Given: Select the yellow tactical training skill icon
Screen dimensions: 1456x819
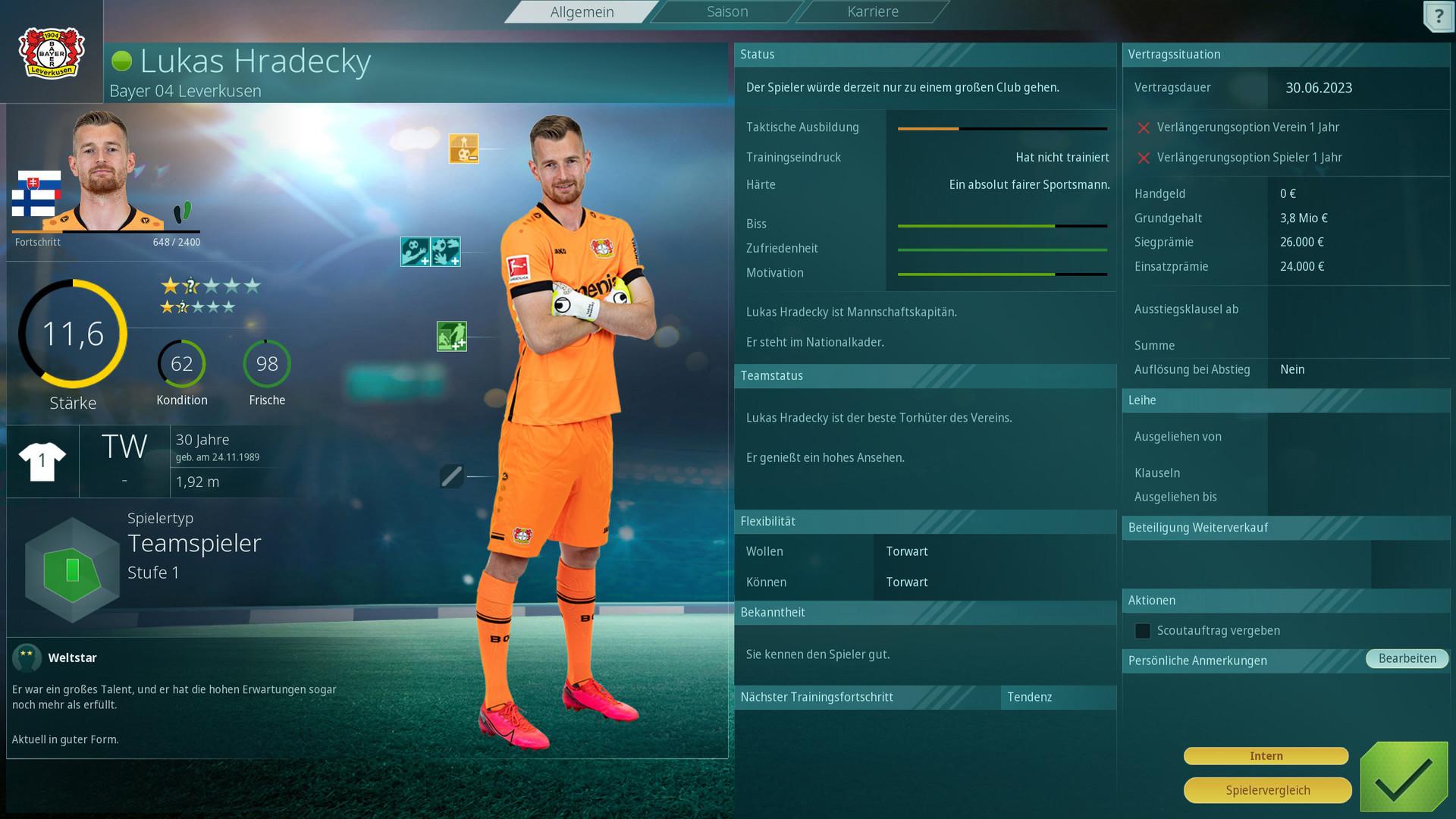Looking at the screenshot, I should [x=466, y=149].
